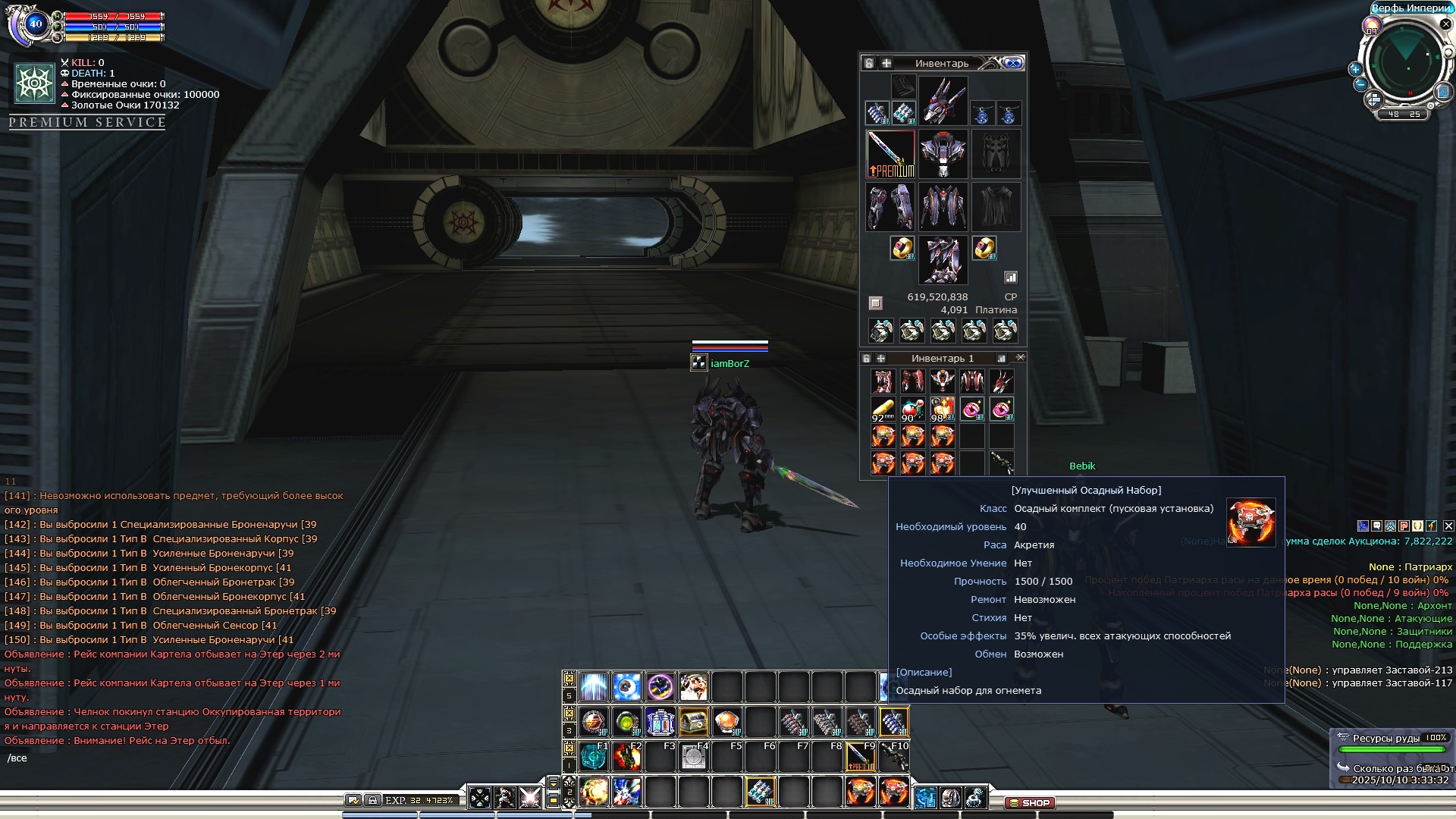Image resolution: width=1456 pixels, height=819 pixels.
Task: Zoom out the minimap with minus button
Action: pos(1360,84)
